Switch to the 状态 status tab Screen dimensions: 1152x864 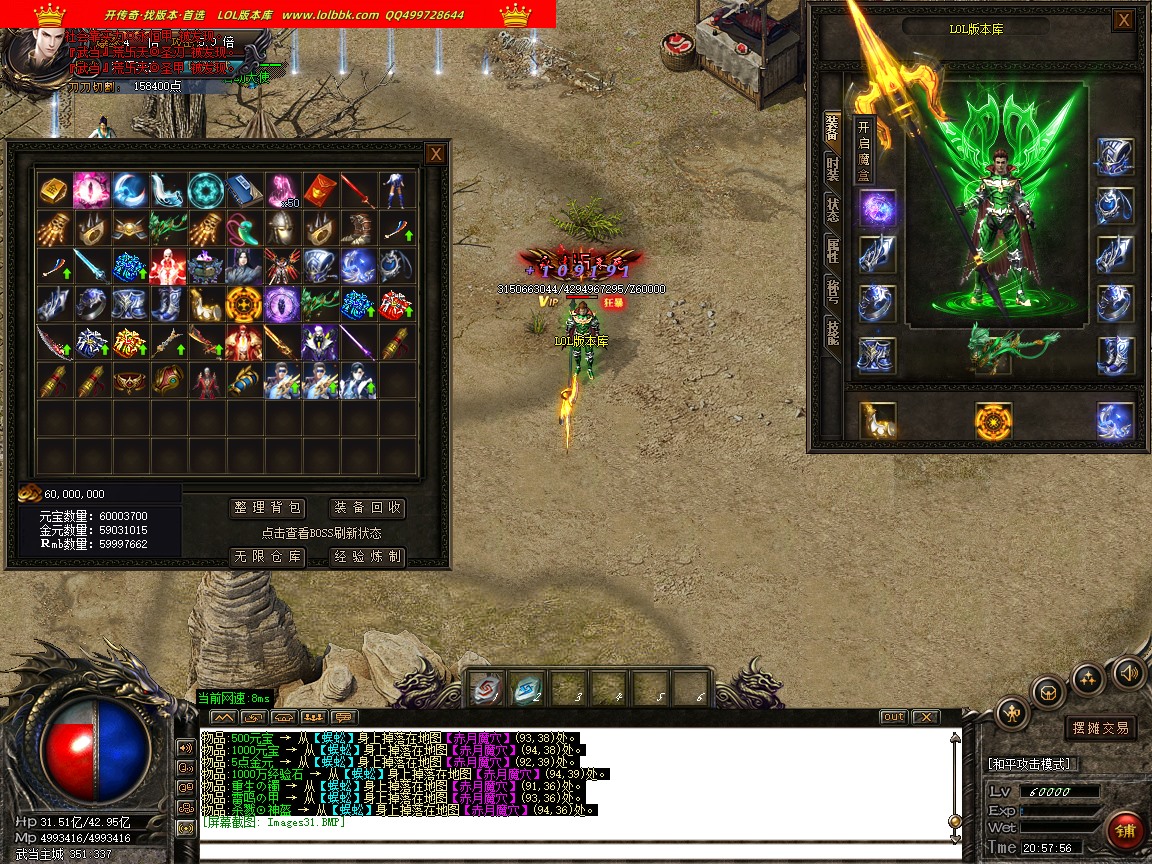(x=832, y=209)
